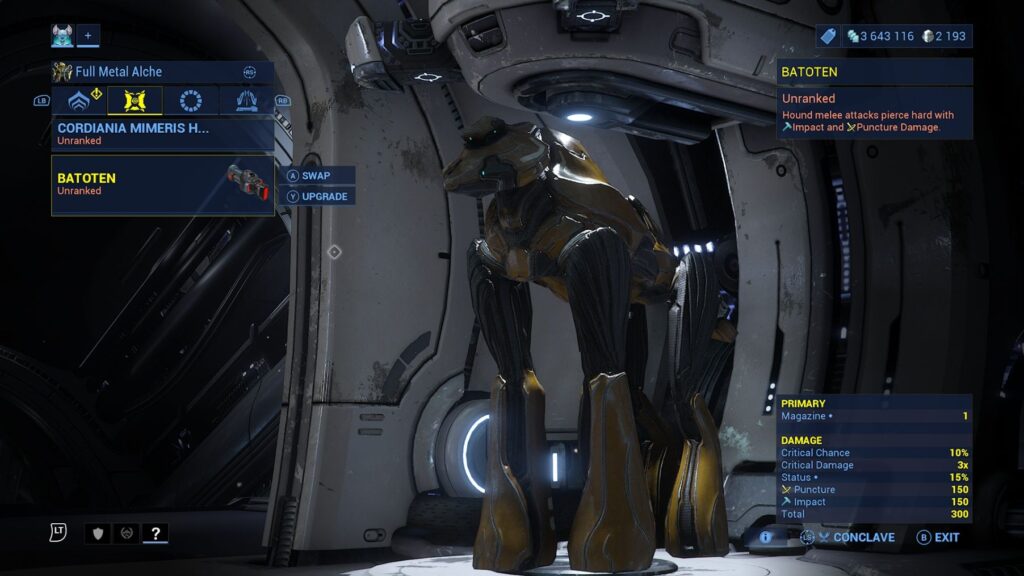Open the vehicles tab with the hands icon
The width and height of the screenshot is (1024, 576).
pyautogui.click(x=246, y=101)
